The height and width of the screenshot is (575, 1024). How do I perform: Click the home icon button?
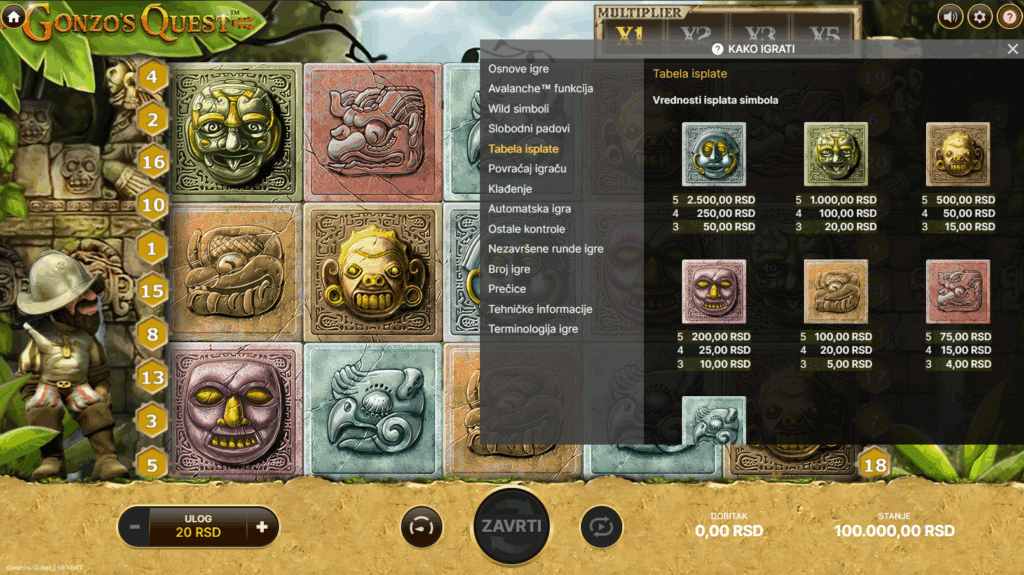coord(14,16)
